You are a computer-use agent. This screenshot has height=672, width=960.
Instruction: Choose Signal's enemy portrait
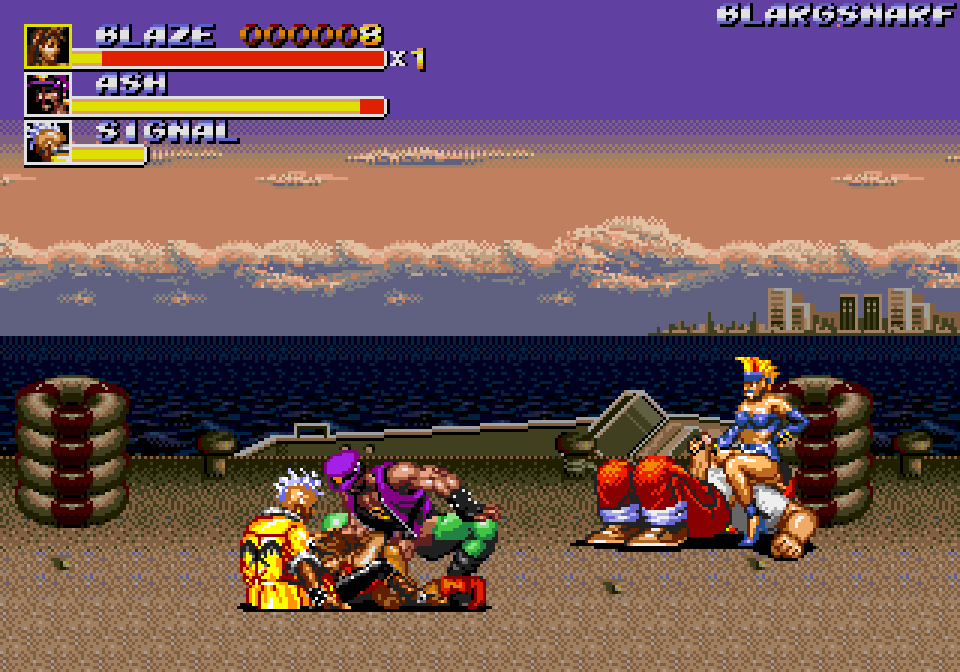48,142
